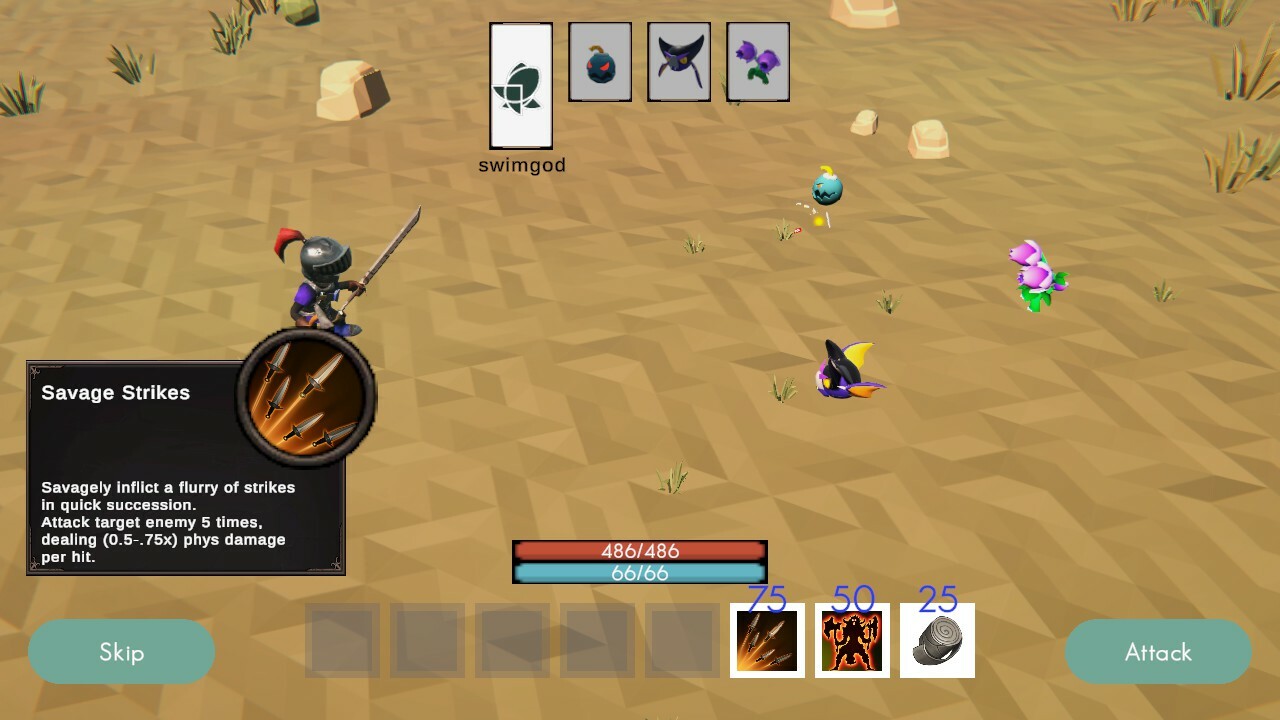The image size is (1280, 720).
Task: Click the purple flower enemy's turn order card
Action: tap(757, 61)
